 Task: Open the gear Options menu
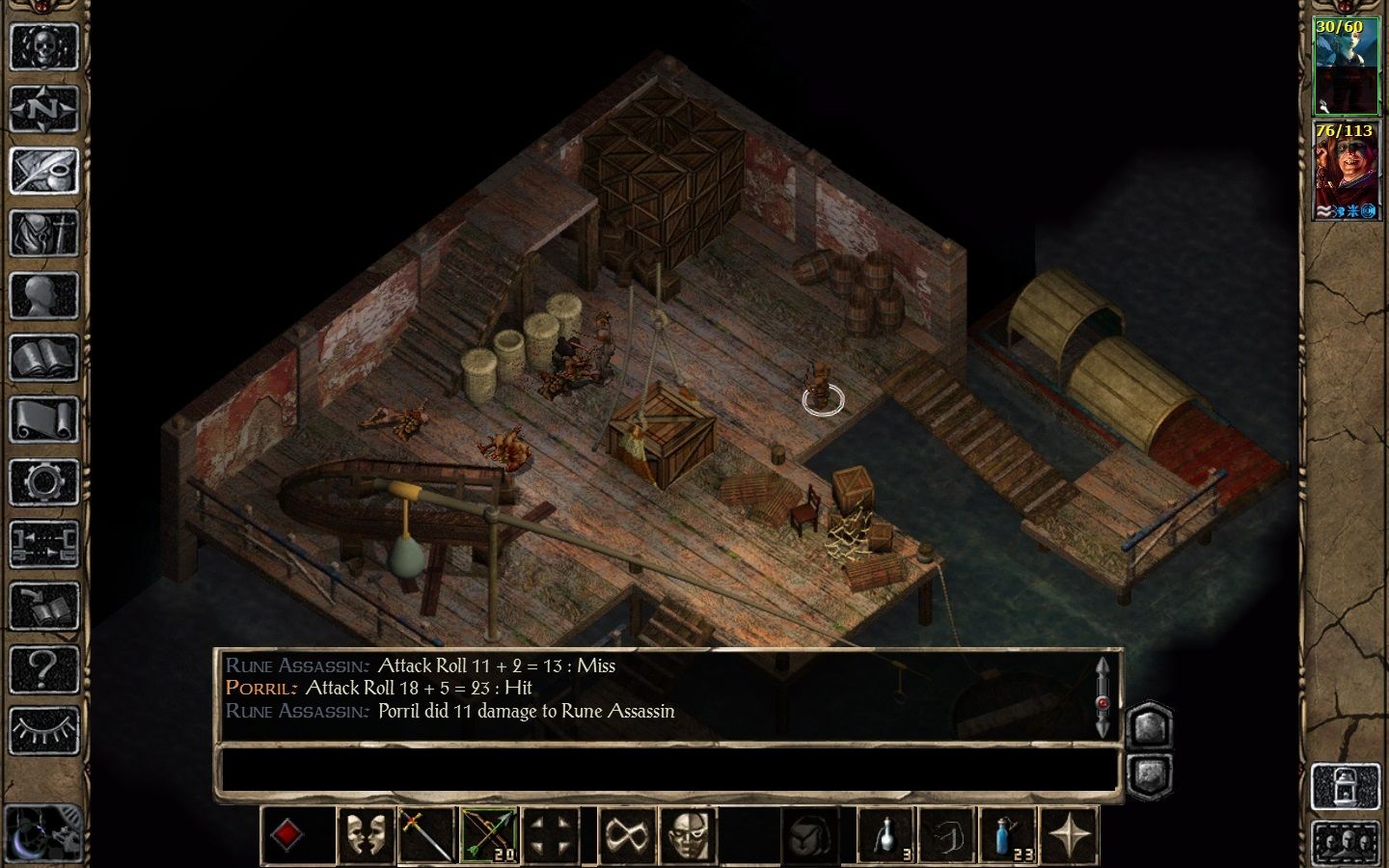pos(43,482)
